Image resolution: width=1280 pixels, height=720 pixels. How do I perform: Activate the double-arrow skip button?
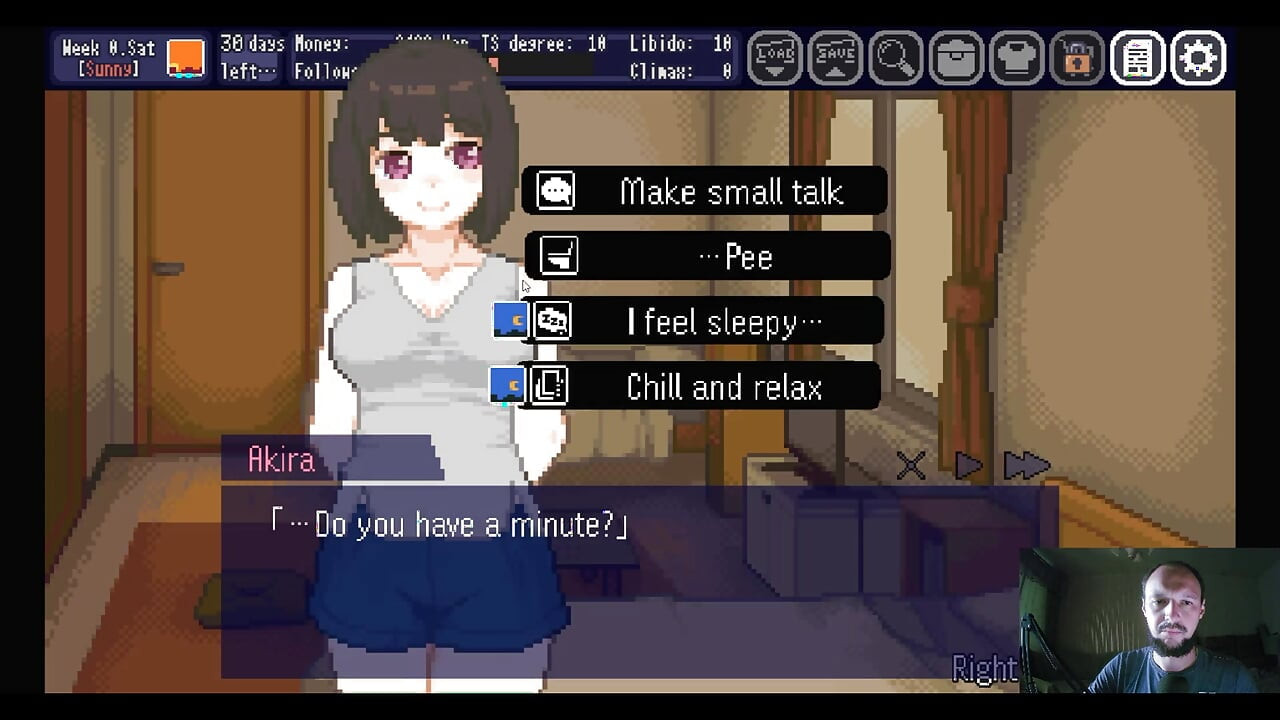[1026, 466]
